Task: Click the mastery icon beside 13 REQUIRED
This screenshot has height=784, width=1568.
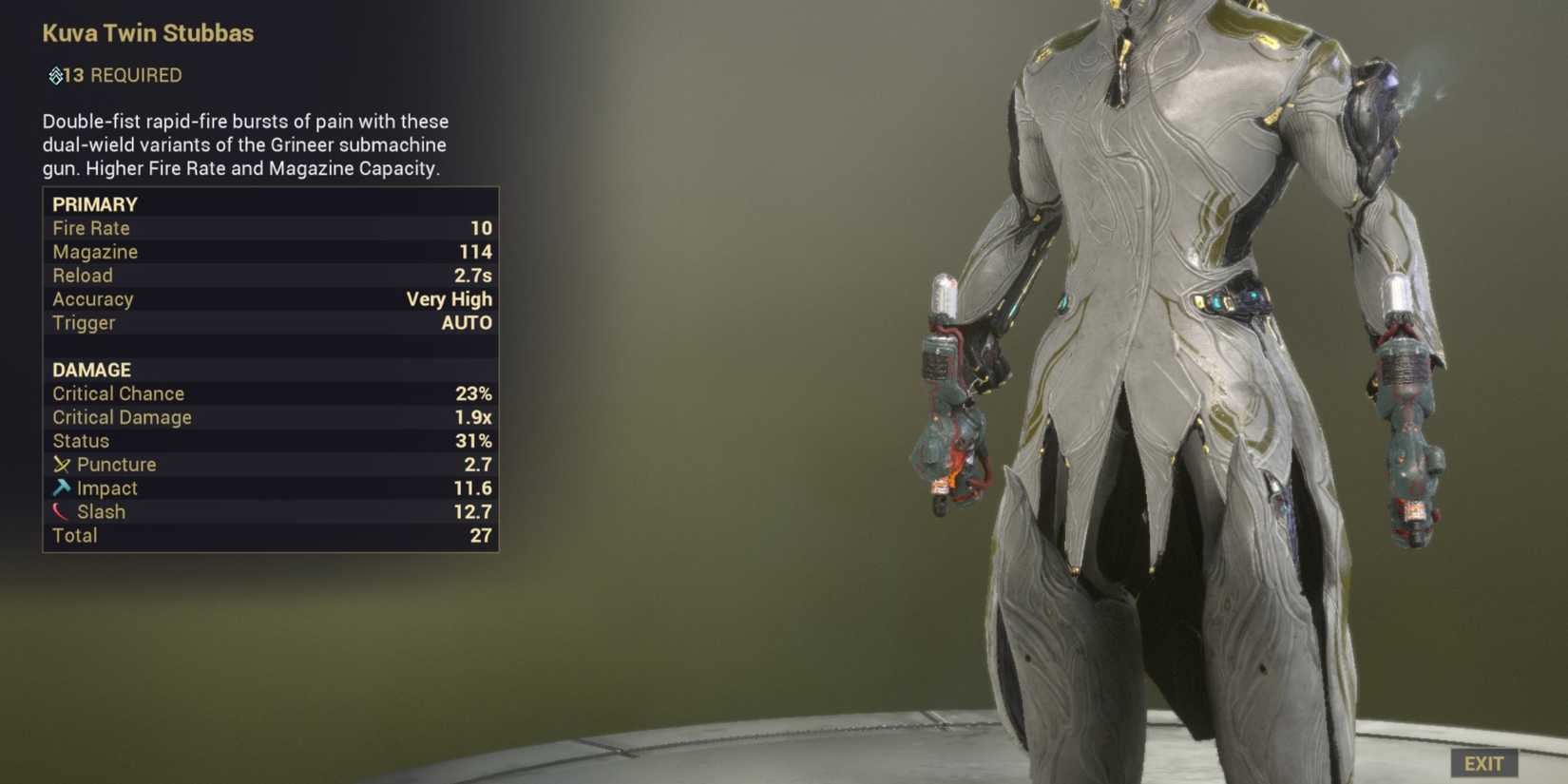Action: click(x=55, y=76)
